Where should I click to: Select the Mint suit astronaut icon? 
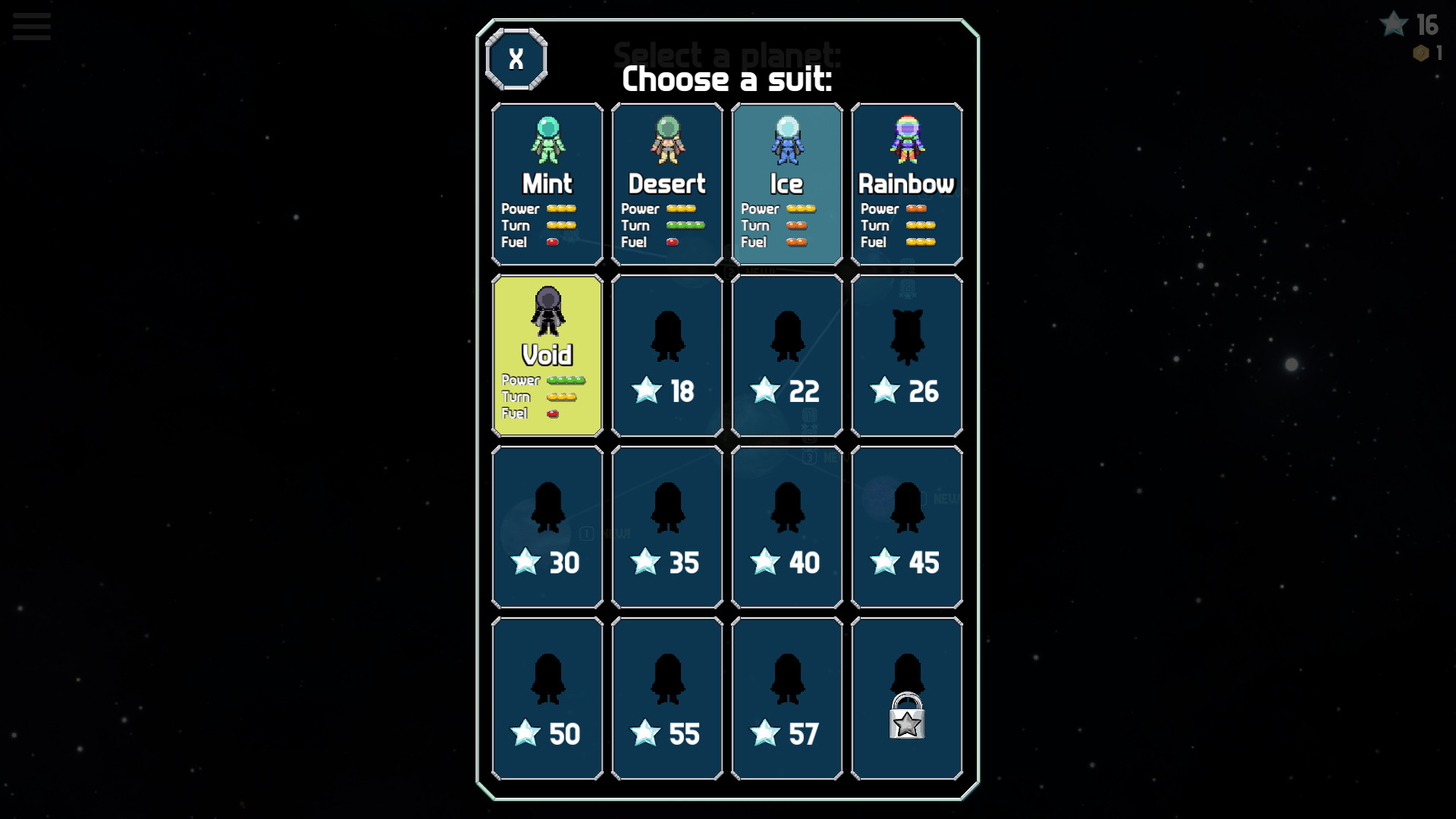click(548, 140)
